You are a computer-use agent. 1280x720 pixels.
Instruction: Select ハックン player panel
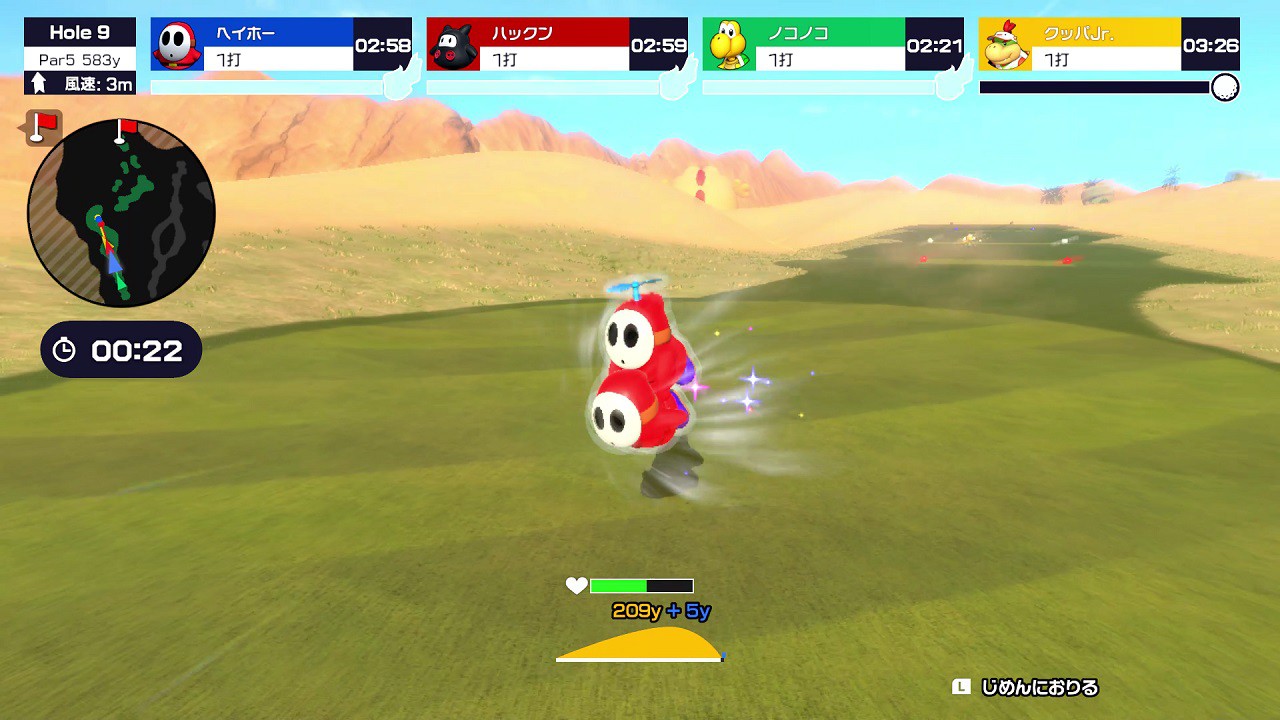(x=557, y=45)
